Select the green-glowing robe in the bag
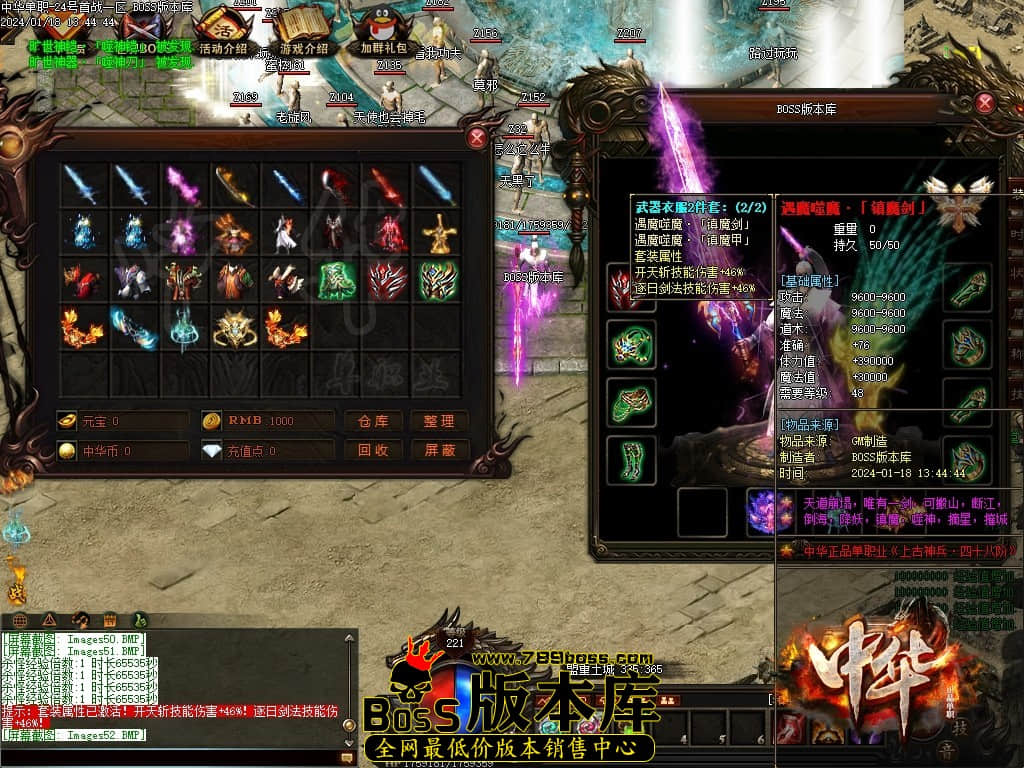The height and width of the screenshot is (768, 1024). point(337,281)
